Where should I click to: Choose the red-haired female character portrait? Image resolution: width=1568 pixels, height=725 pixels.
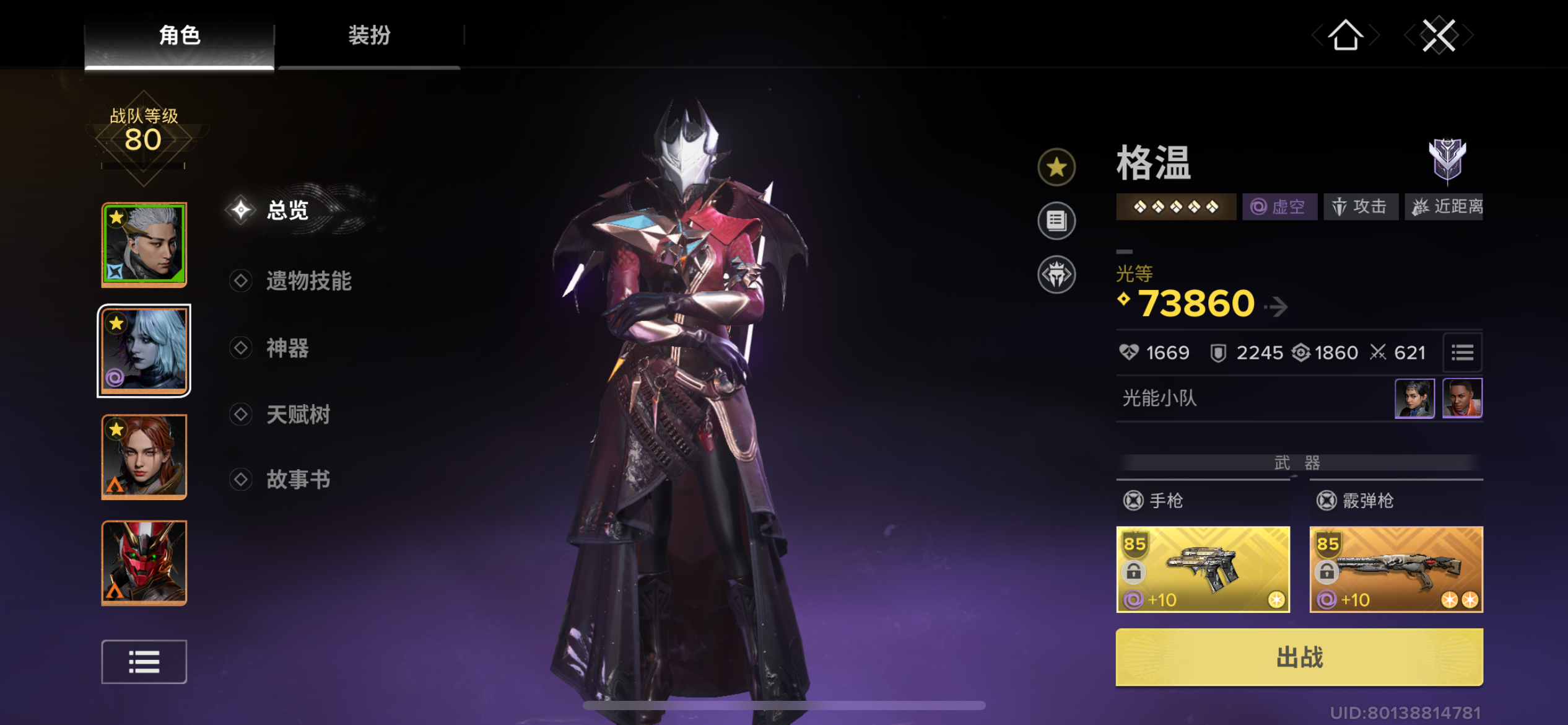coord(144,457)
